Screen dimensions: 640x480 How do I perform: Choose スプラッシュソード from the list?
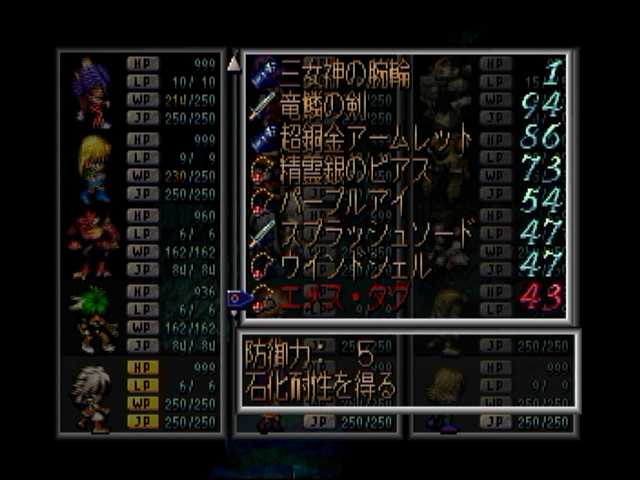click(365, 235)
